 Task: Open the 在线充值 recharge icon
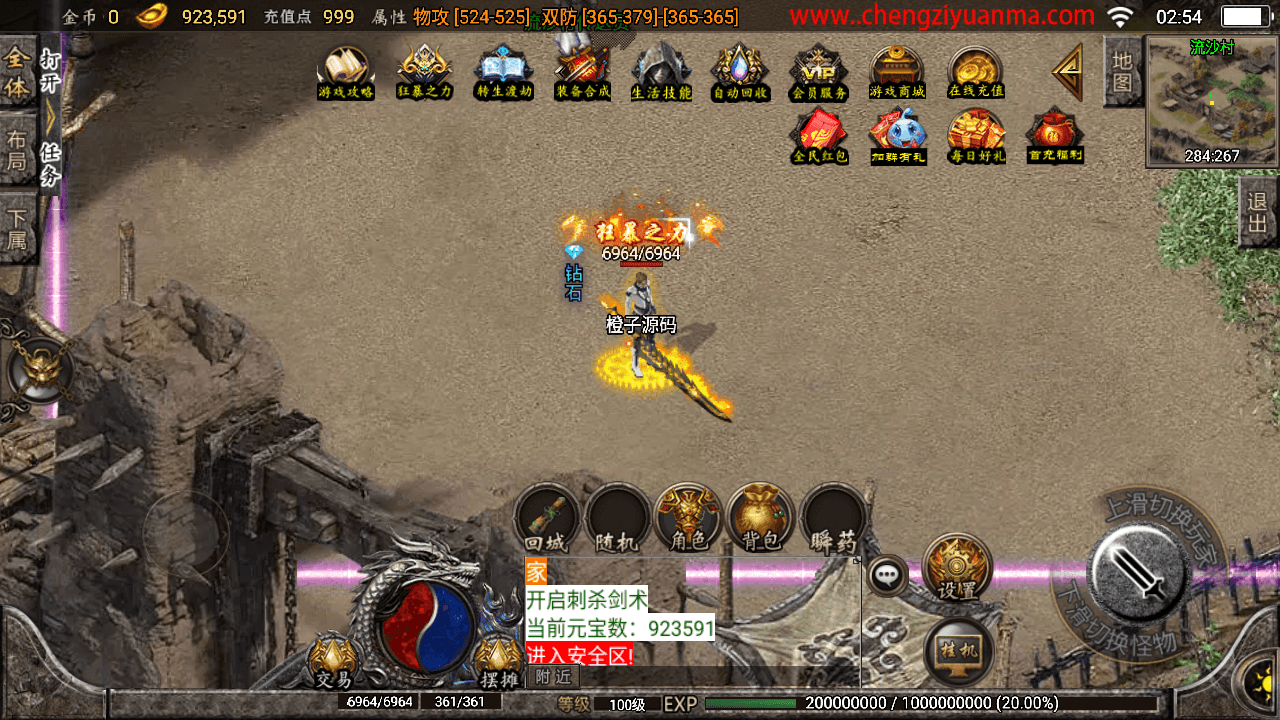click(976, 72)
